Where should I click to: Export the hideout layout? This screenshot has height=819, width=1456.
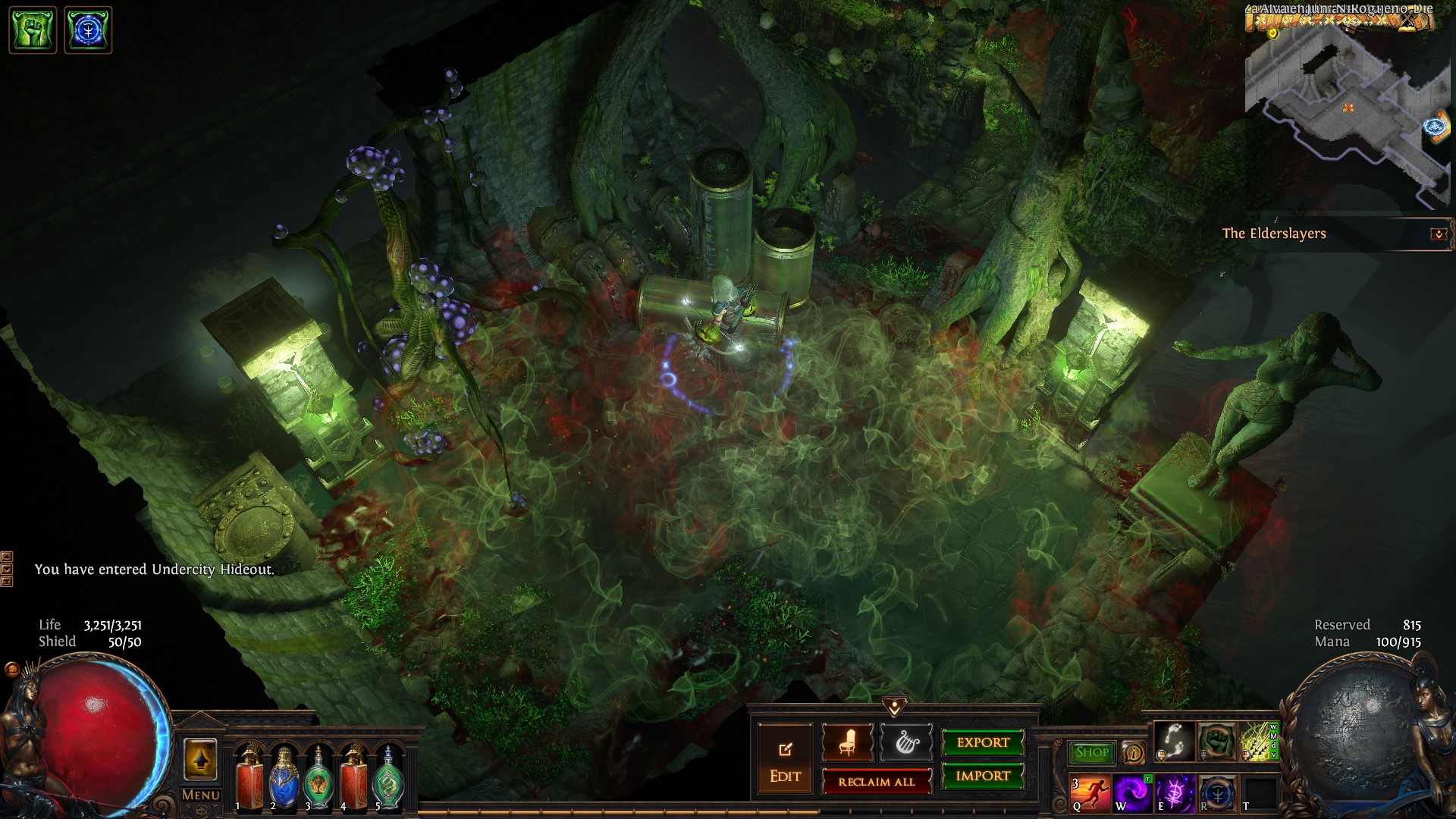coord(983,742)
